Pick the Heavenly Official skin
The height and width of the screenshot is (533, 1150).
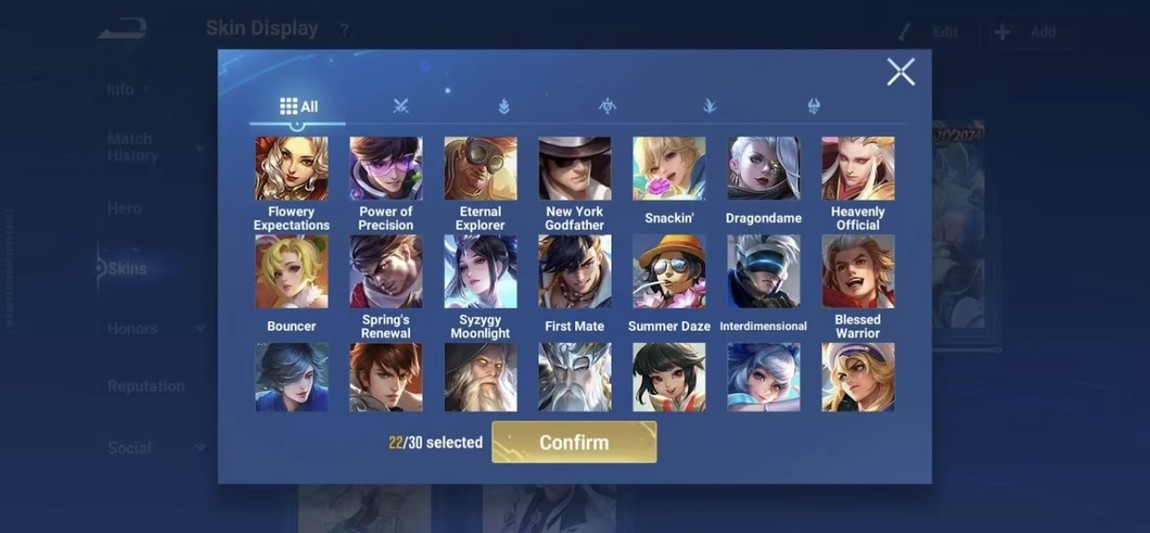pos(858,169)
